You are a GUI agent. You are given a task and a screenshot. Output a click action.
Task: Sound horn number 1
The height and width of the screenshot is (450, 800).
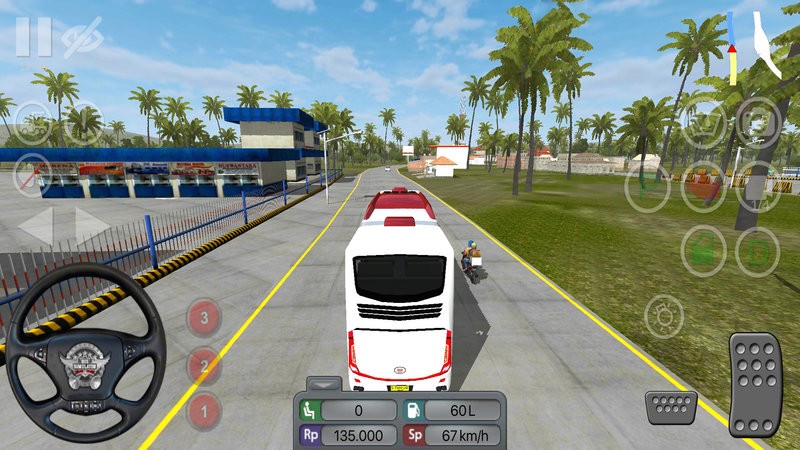(204, 409)
